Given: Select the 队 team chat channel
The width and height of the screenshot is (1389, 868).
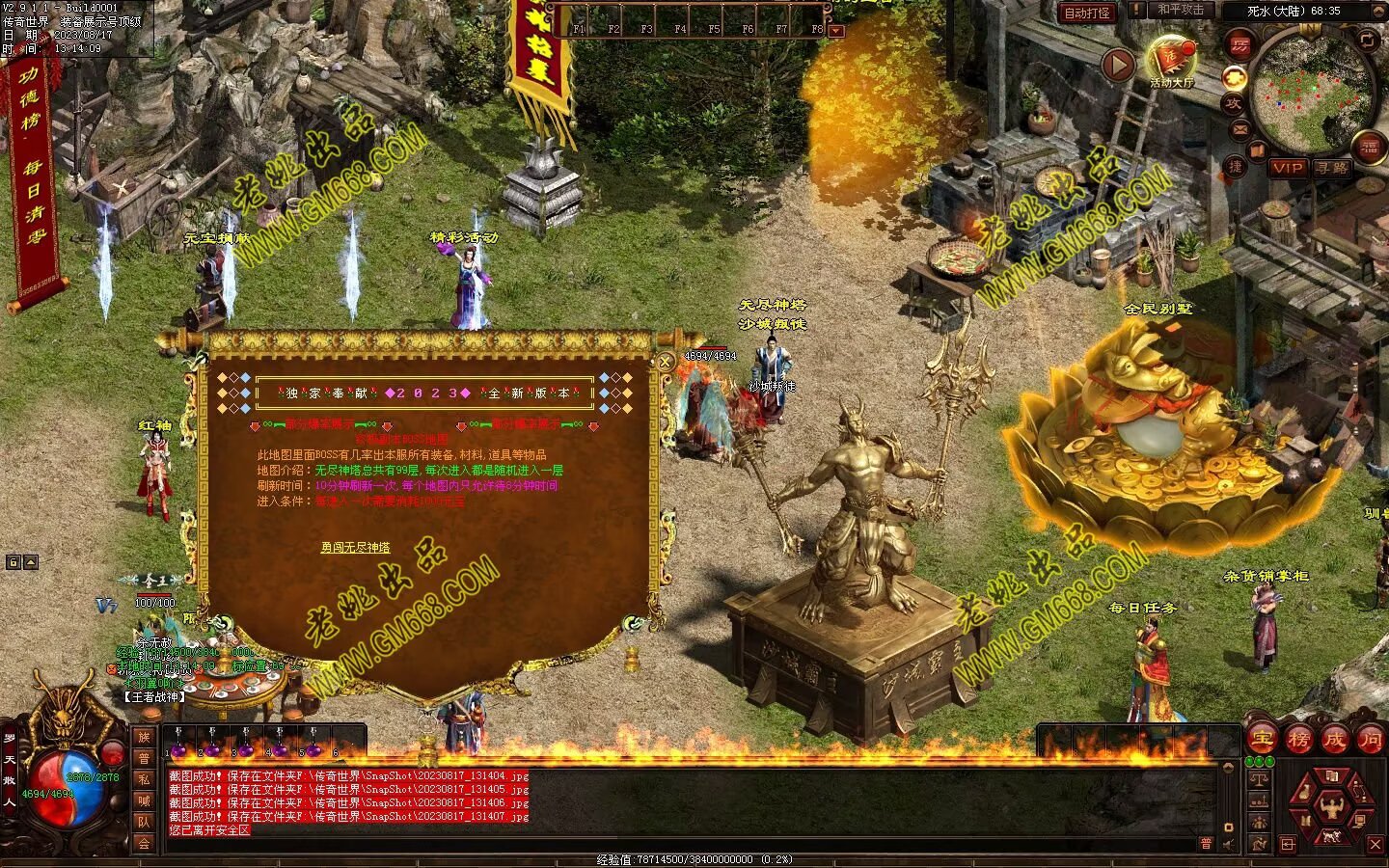Looking at the screenshot, I should coord(144,822).
